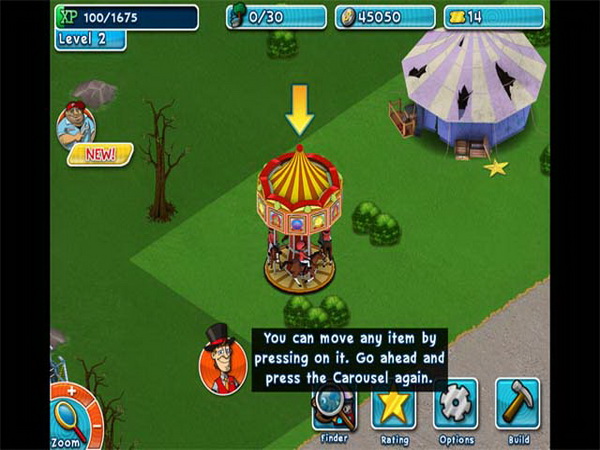Viewport: 600px width, 450px height.
Task: Show the park Rating star panel
Action: pos(394,407)
